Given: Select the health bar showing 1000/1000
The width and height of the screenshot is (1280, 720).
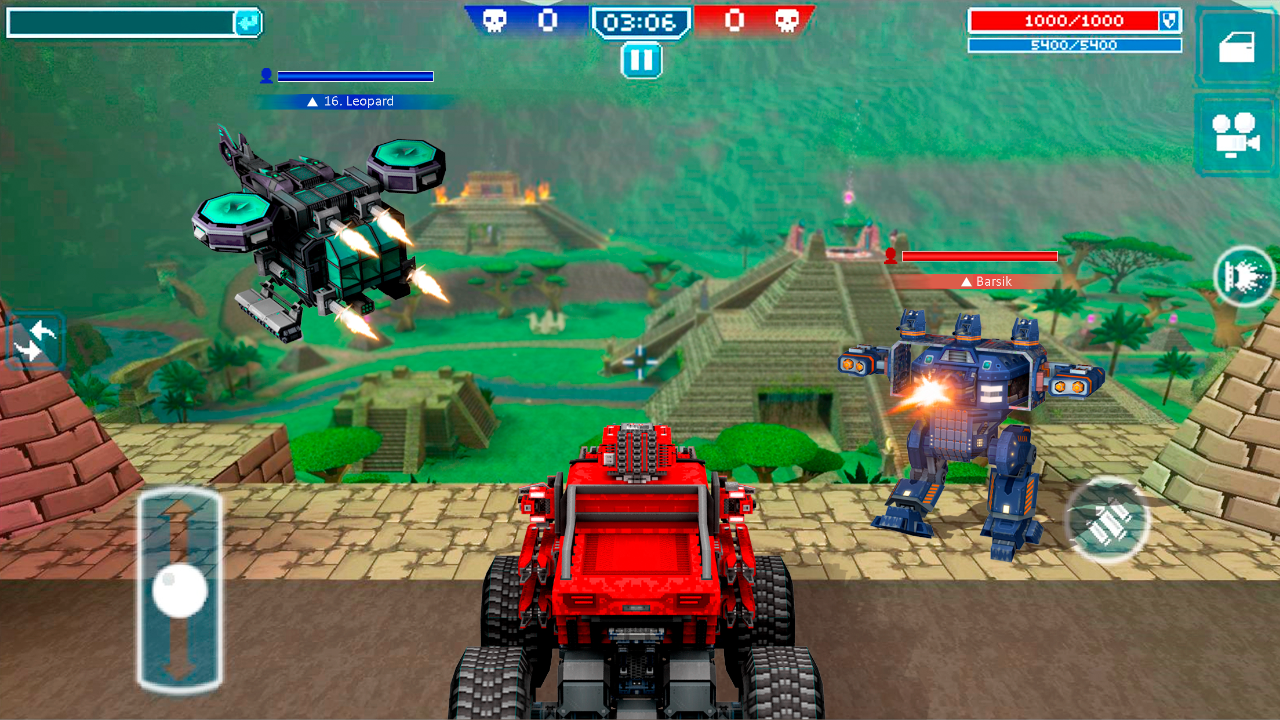Looking at the screenshot, I should tap(1068, 20).
